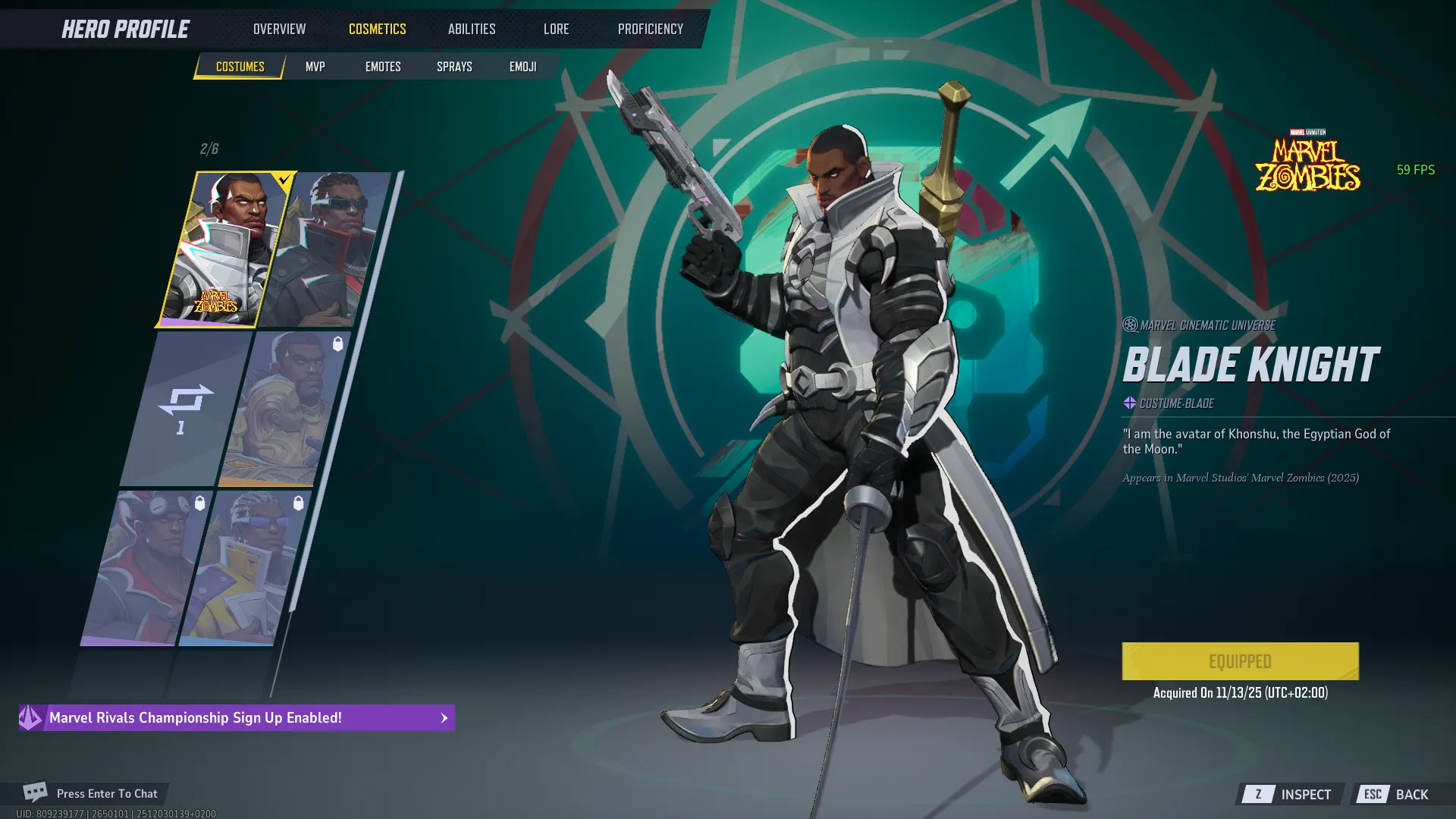
Task: Click the Hero Profile emblem text logo
Action: coord(124,29)
